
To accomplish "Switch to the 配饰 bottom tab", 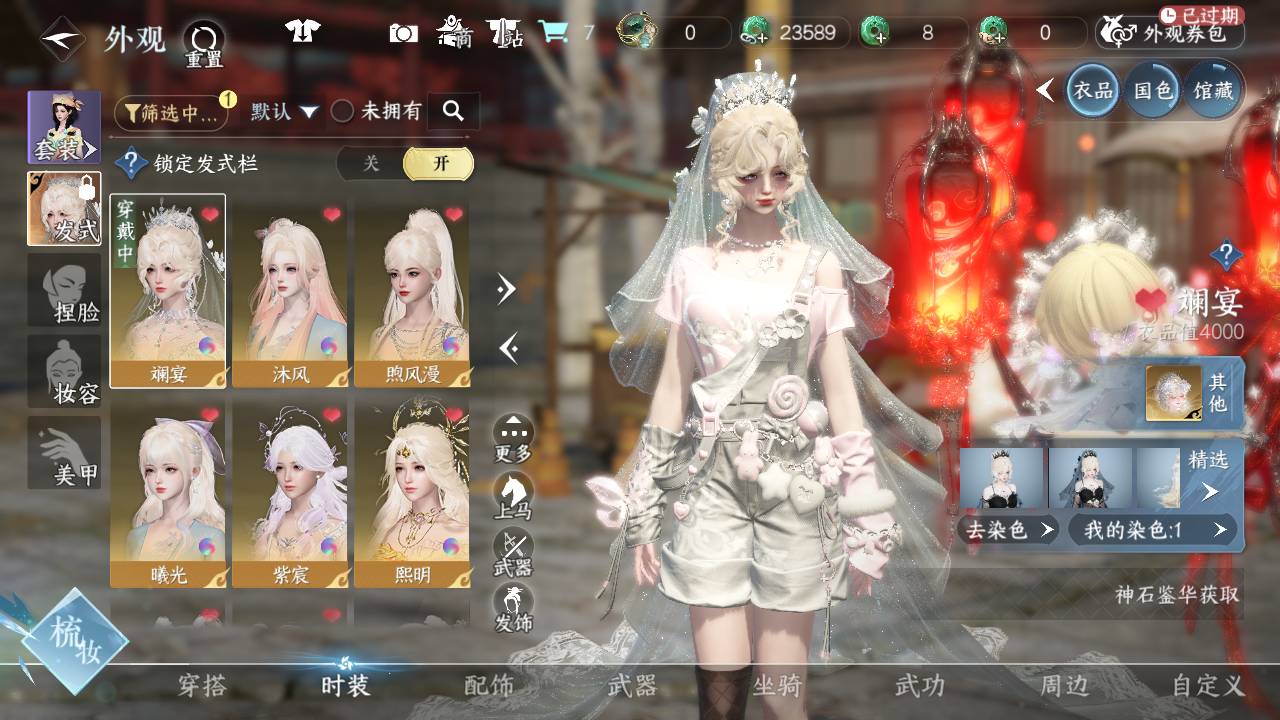I will pyautogui.click(x=489, y=686).
